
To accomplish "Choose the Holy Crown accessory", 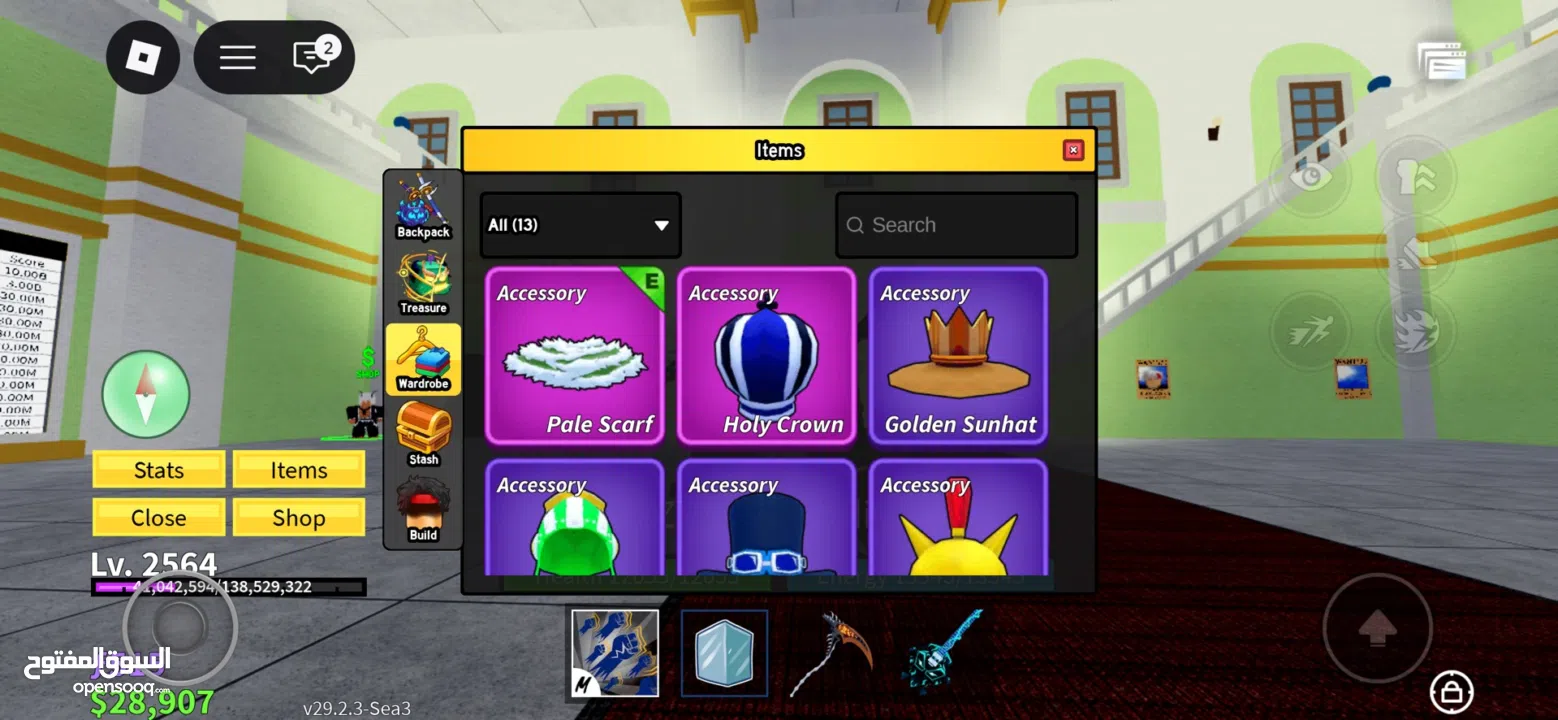I will tap(766, 356).
